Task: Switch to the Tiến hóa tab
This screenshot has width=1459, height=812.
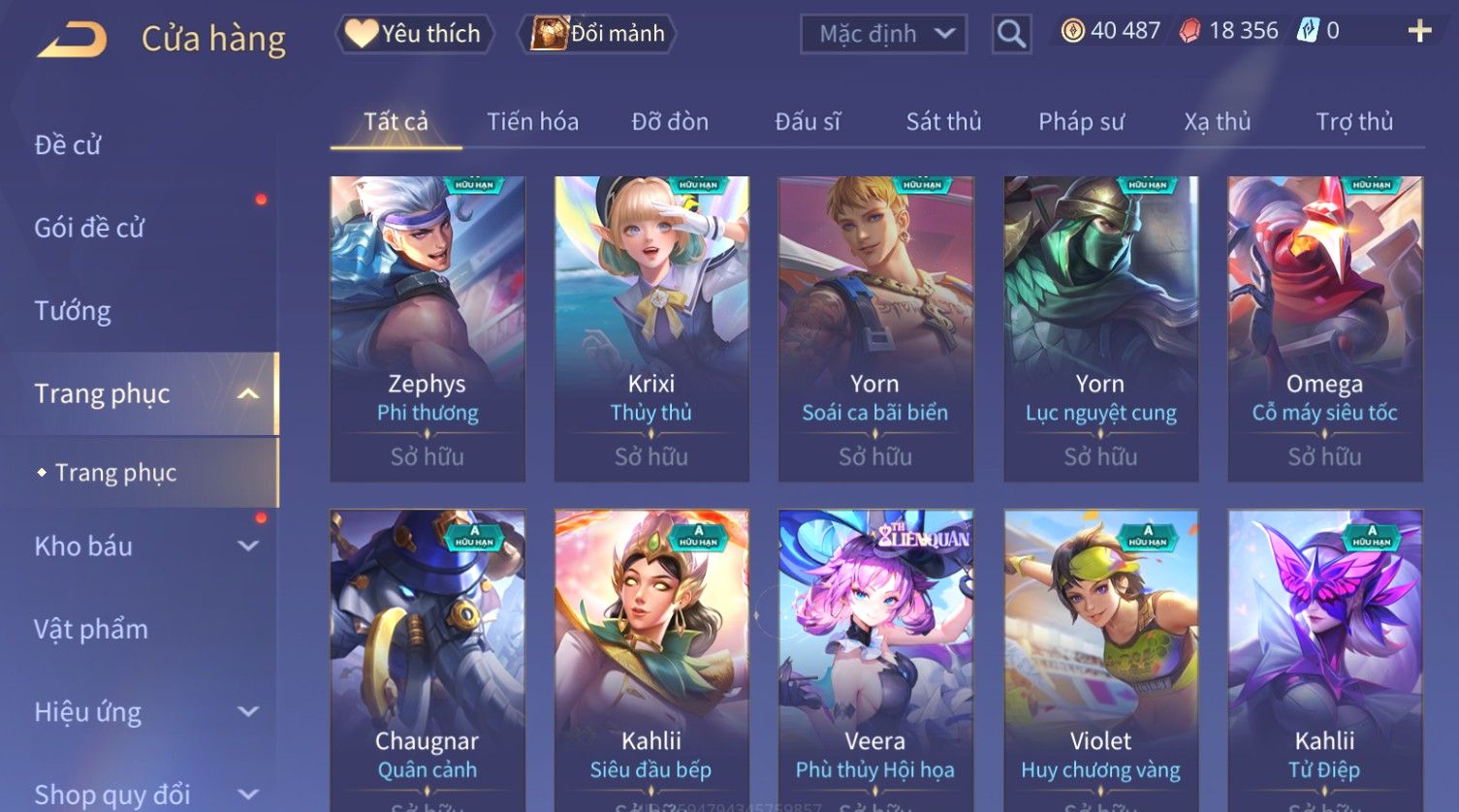Action: coord(532,122)
